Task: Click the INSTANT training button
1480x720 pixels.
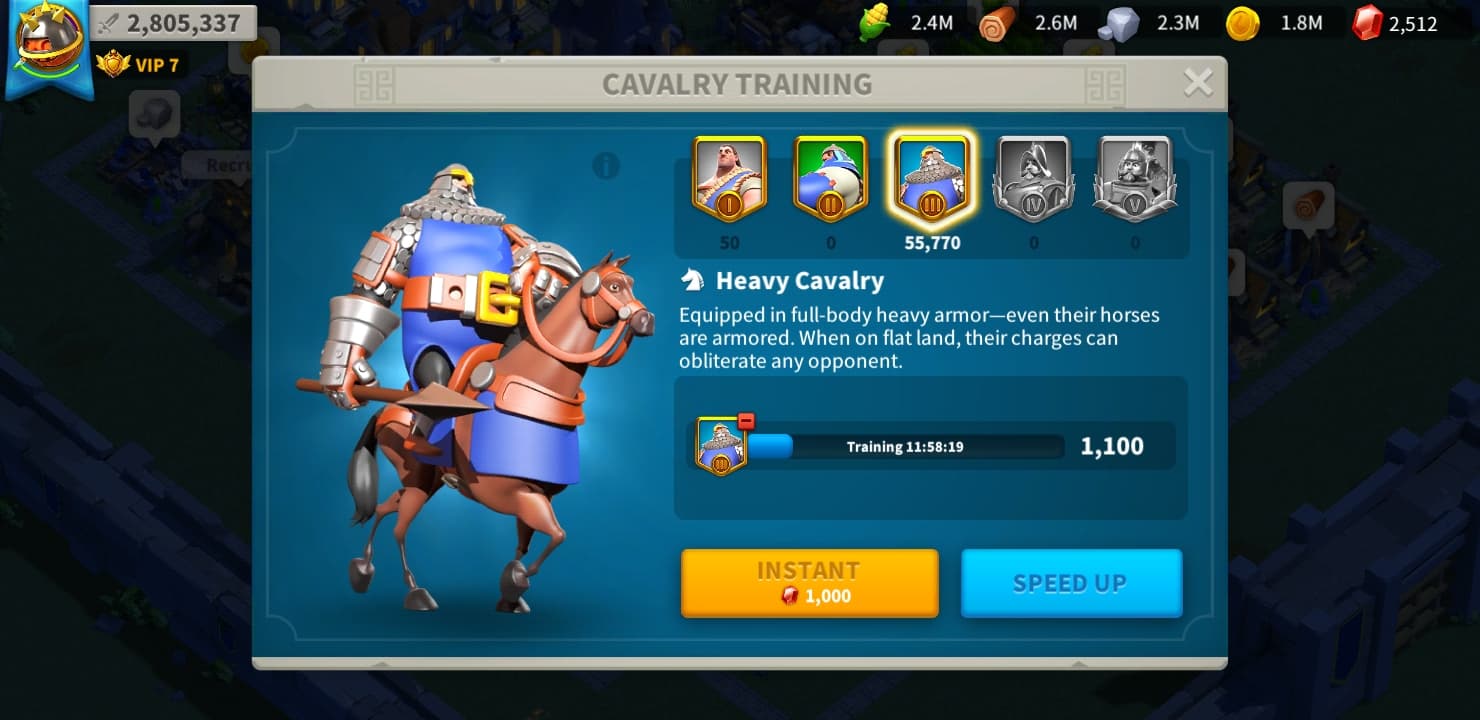Action: 809,582
